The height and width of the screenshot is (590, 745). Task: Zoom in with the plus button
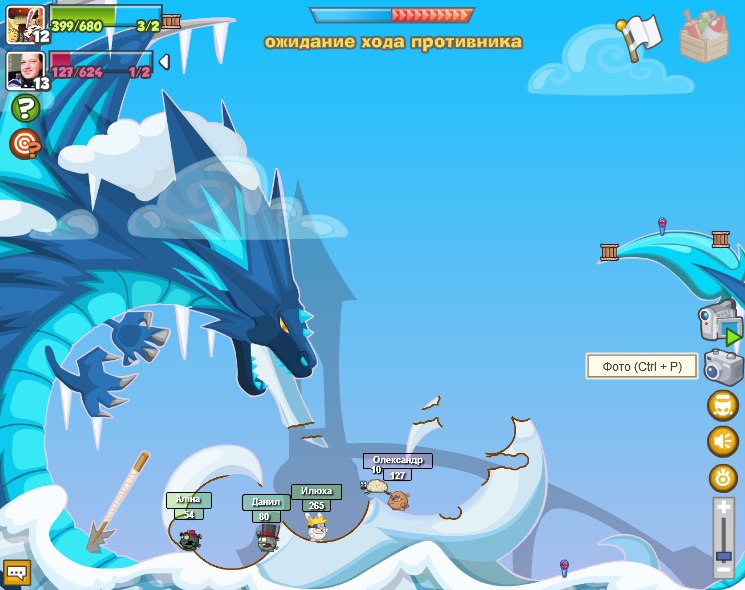point(723,509)
